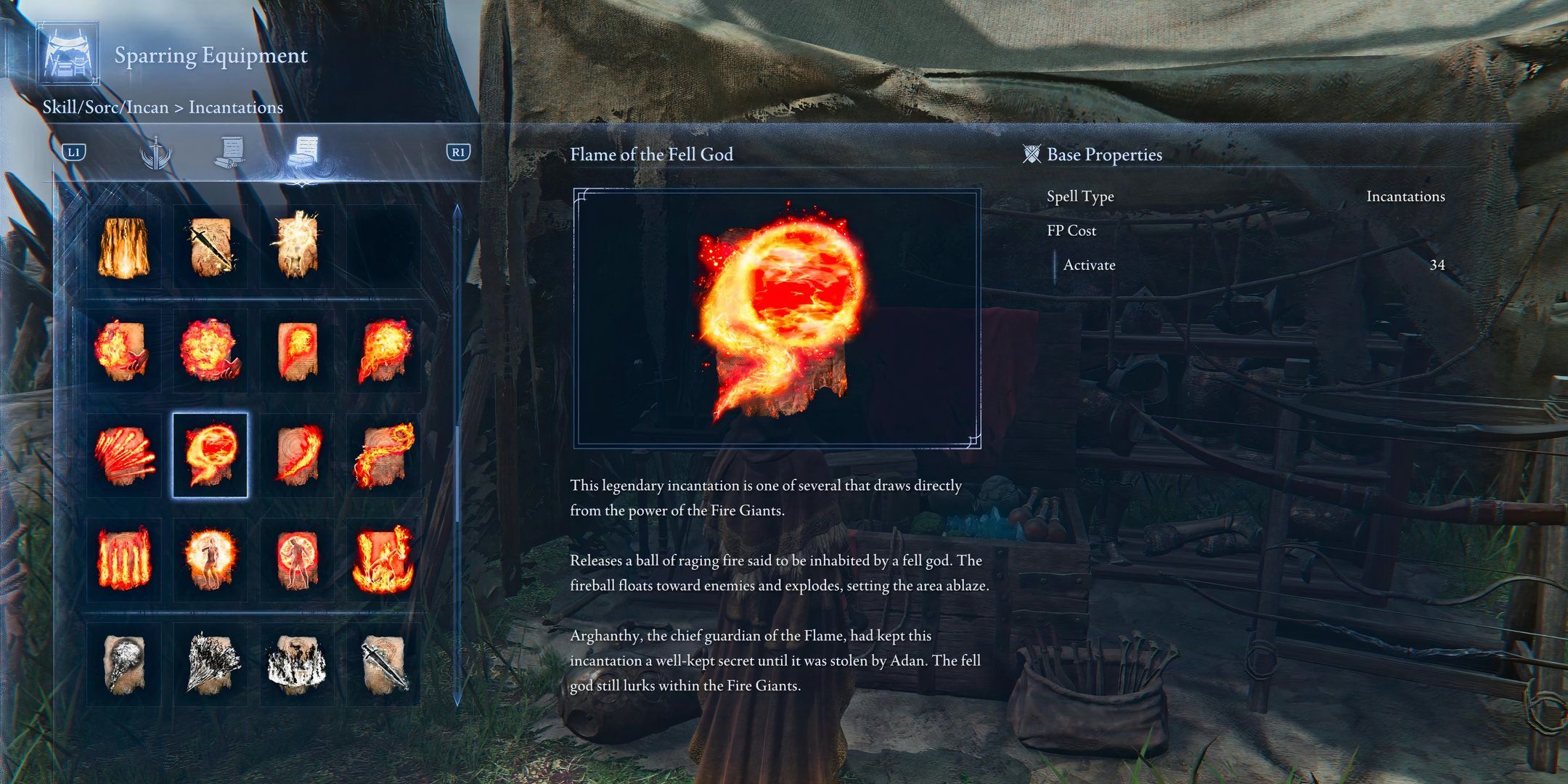The width and height of the screenshot is (1568, 784).
Task: Switch to the sword skills tab
Action: click(x=155, y=153)
